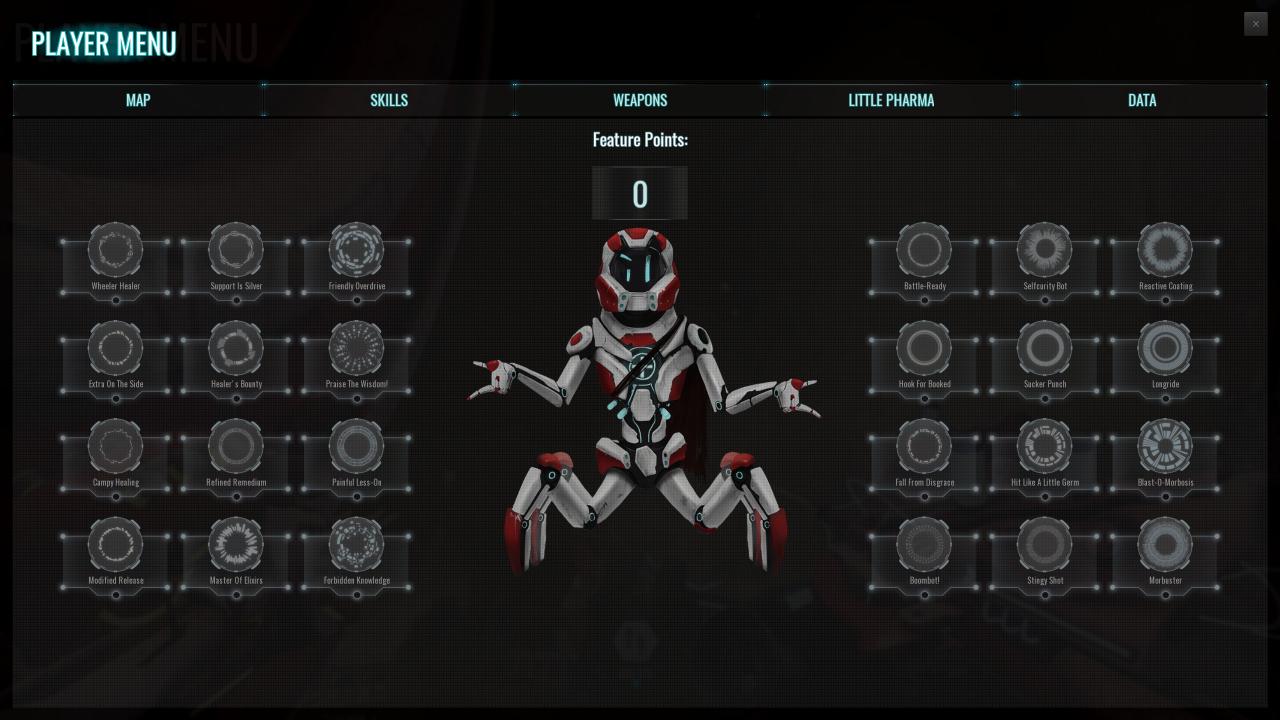Select the Little Pharma tab
The width and height of the screenshot is (1280, 720).
891,100
